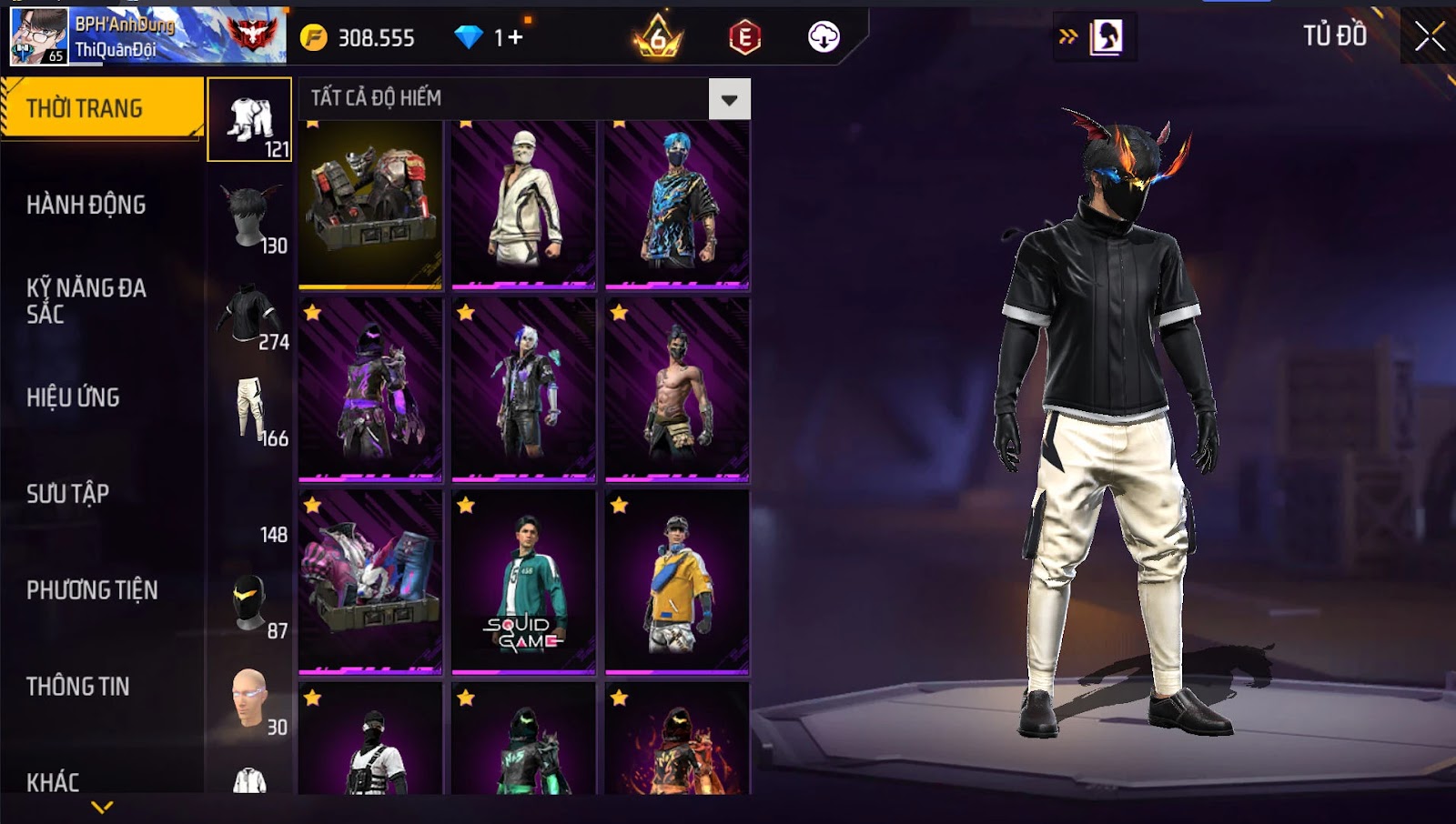
Task: Select the Squid Game green tracksuit outfit
Action: (523, 582)
